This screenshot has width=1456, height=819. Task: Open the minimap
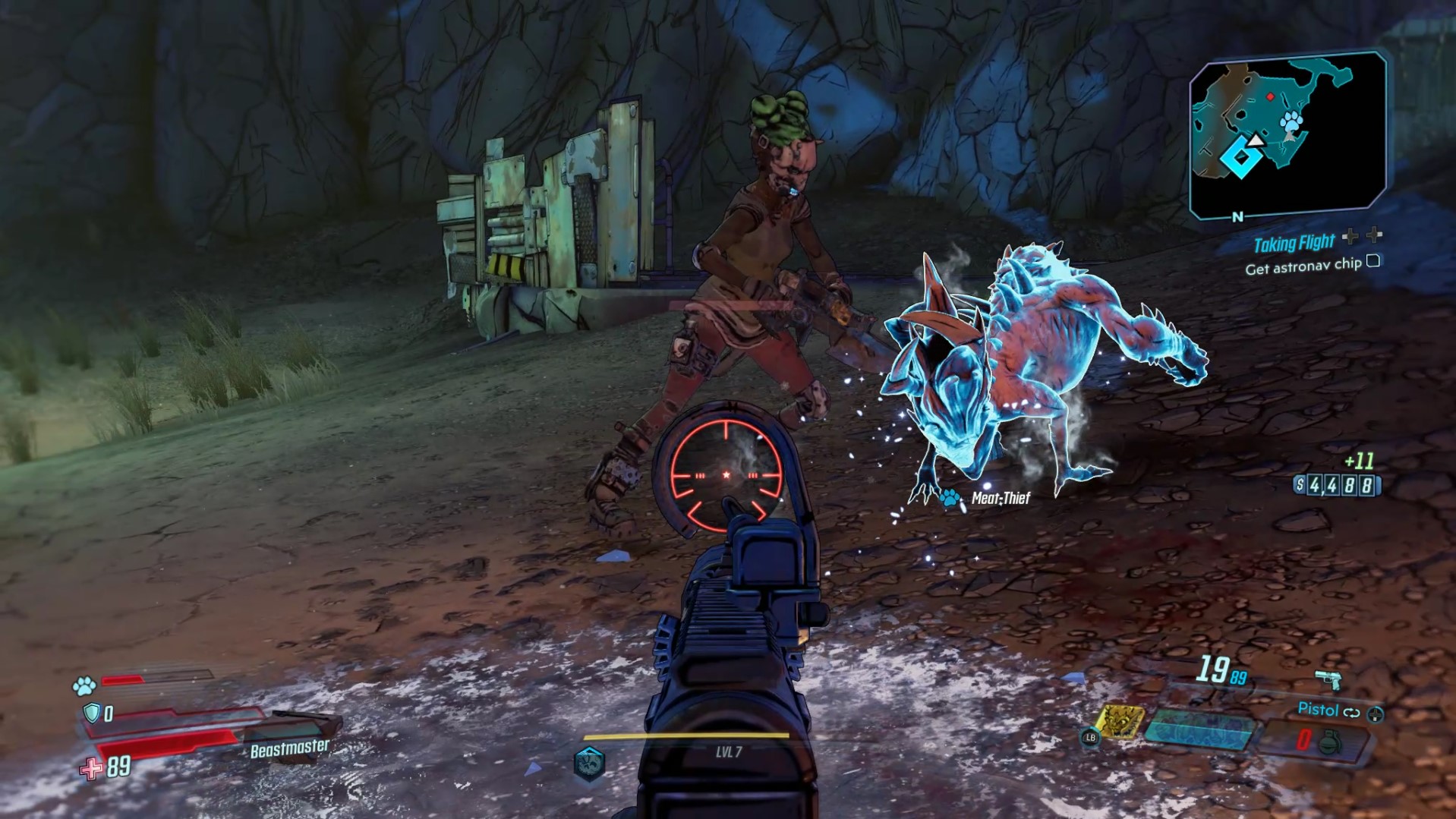pyautogui.click(x=1287, y=135)
